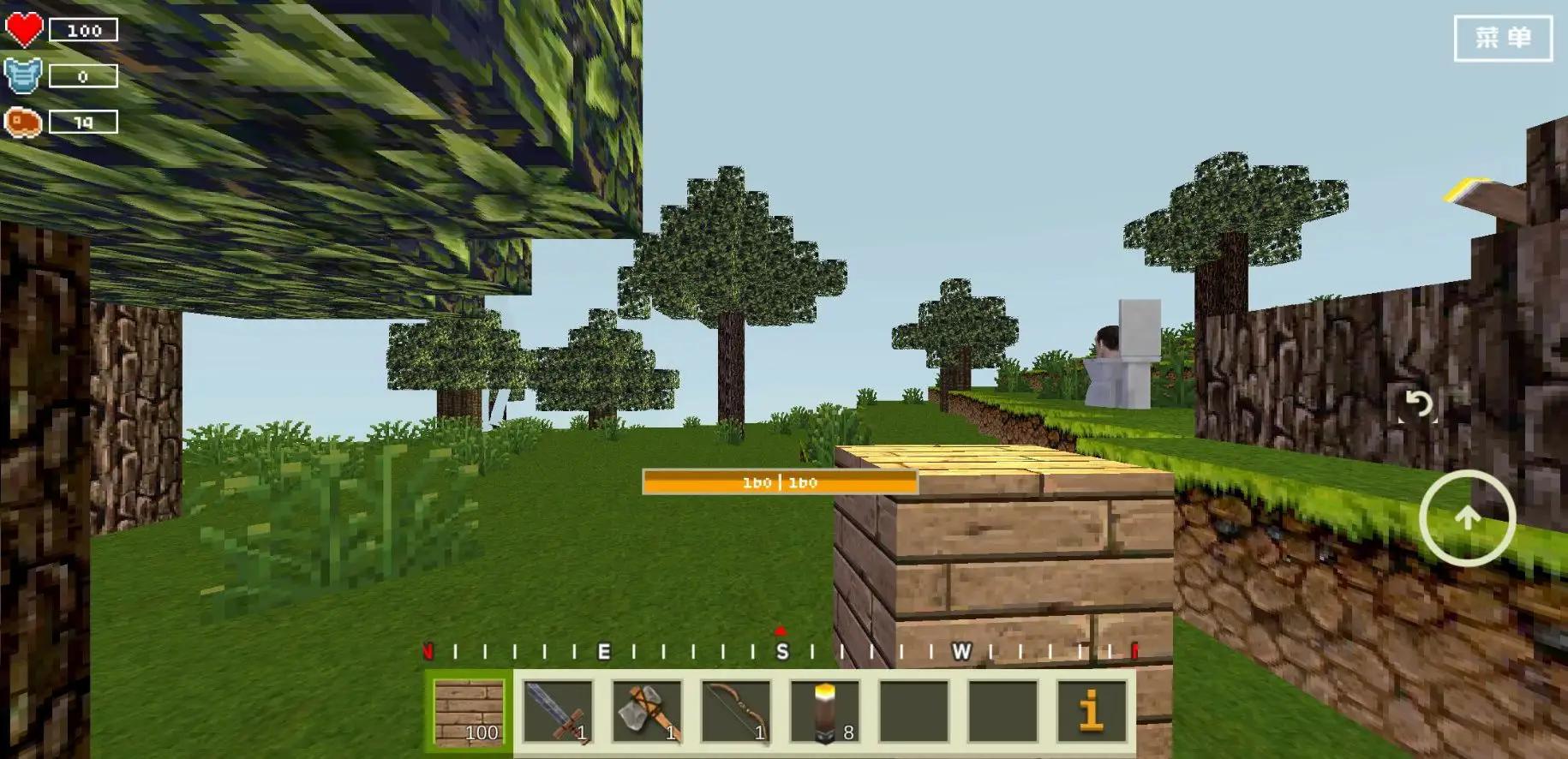Screen dimensions: 1568x759
Task: Click the blue armor chestplate icon
Action: coord(24,75)
